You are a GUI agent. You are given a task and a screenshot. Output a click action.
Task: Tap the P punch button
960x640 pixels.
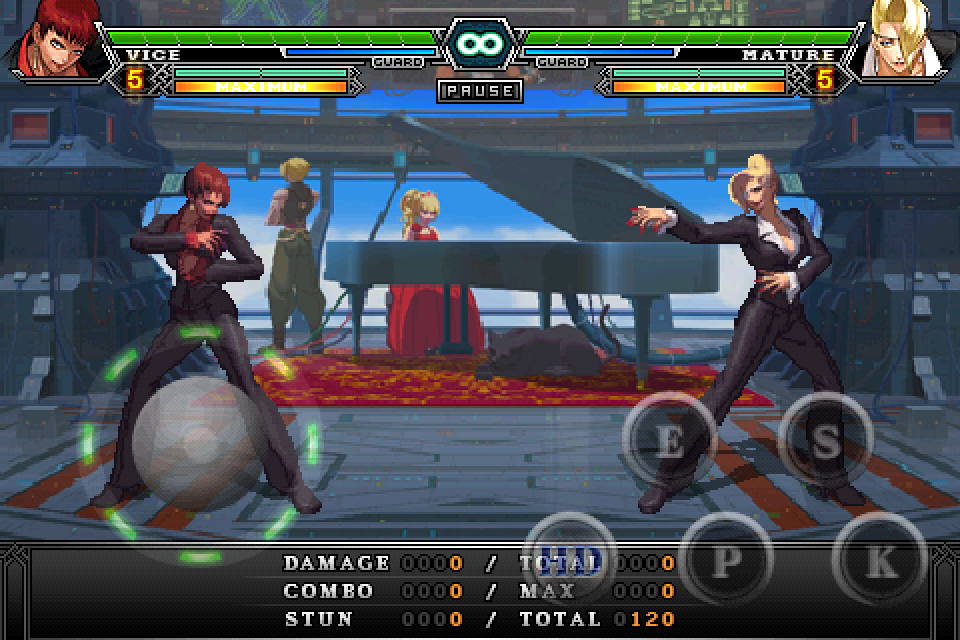pos(724,559)
